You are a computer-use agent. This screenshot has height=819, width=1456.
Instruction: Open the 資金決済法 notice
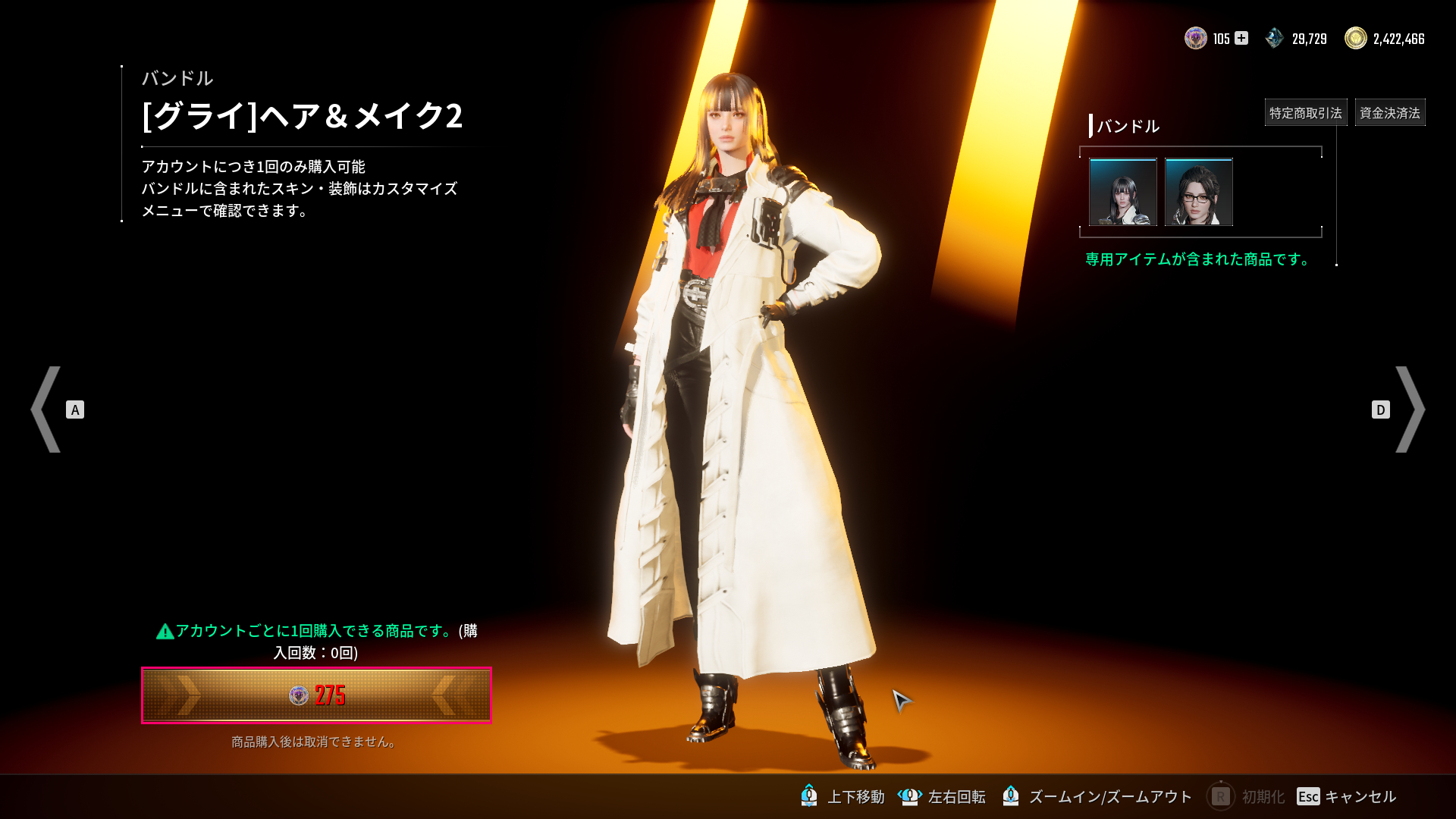click(1389, 113)
